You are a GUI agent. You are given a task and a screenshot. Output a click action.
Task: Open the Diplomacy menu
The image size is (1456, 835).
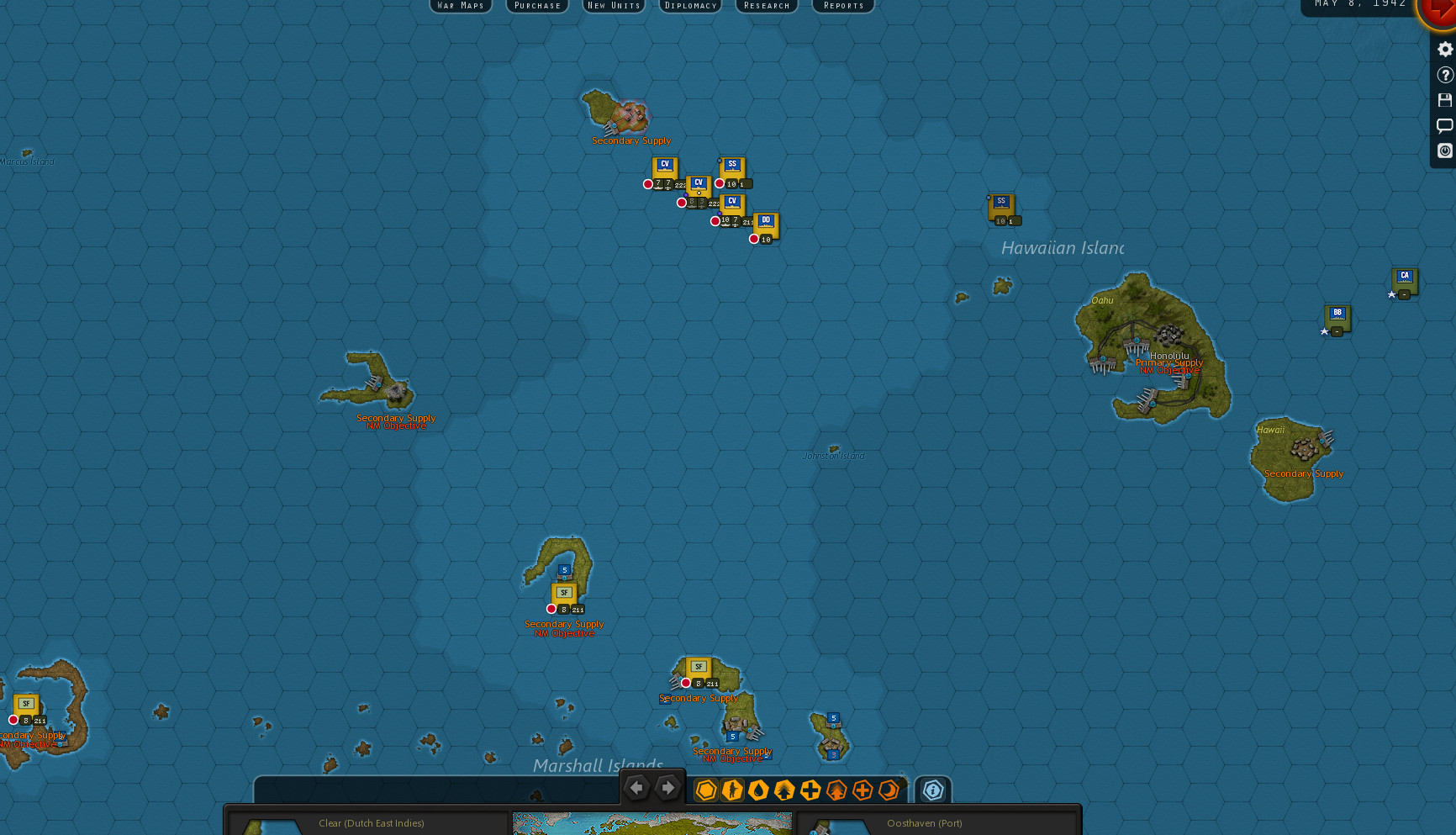tap(689, 6)
